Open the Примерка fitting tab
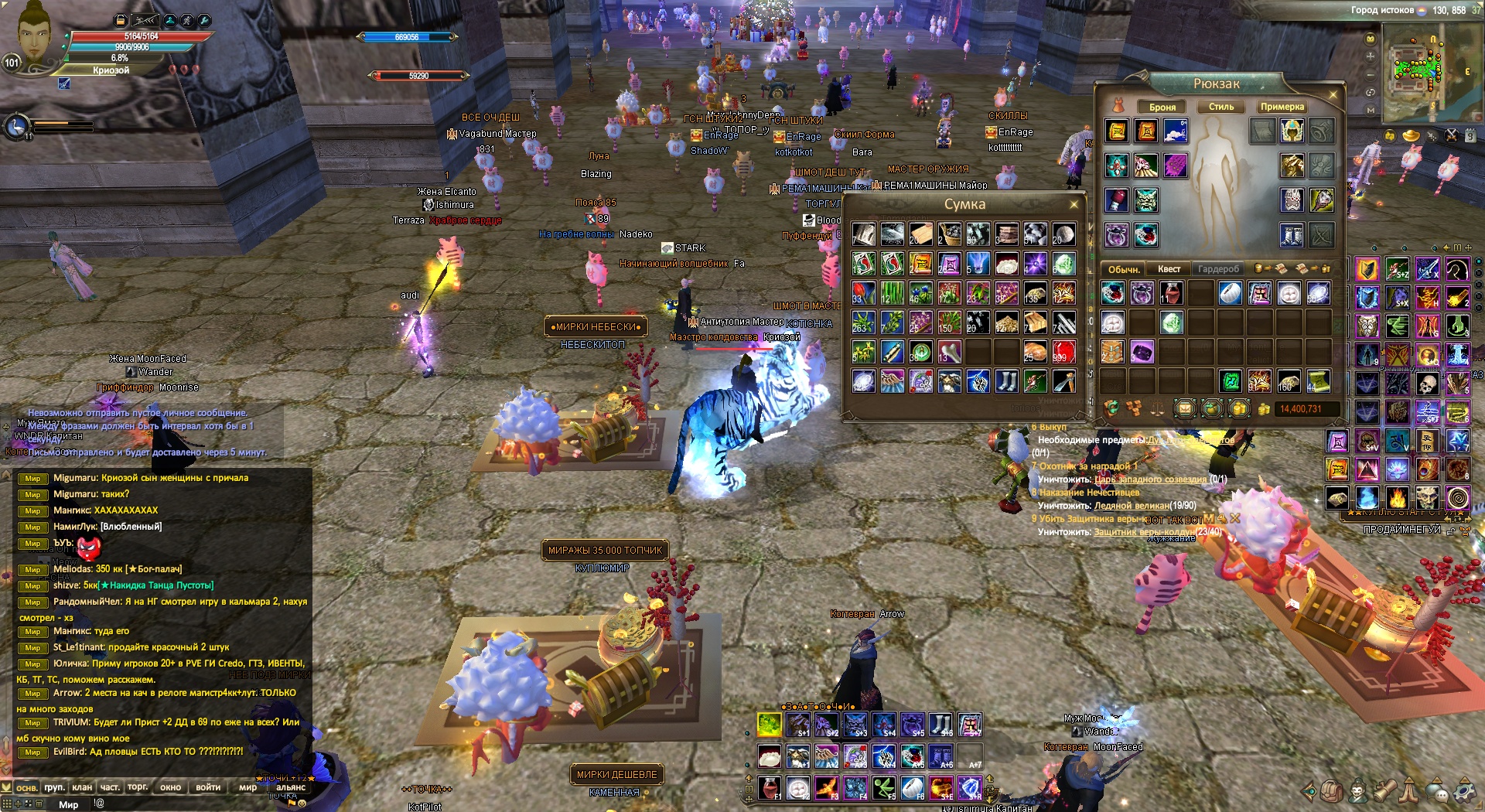1485x812 pixels. coord(1282,107)
